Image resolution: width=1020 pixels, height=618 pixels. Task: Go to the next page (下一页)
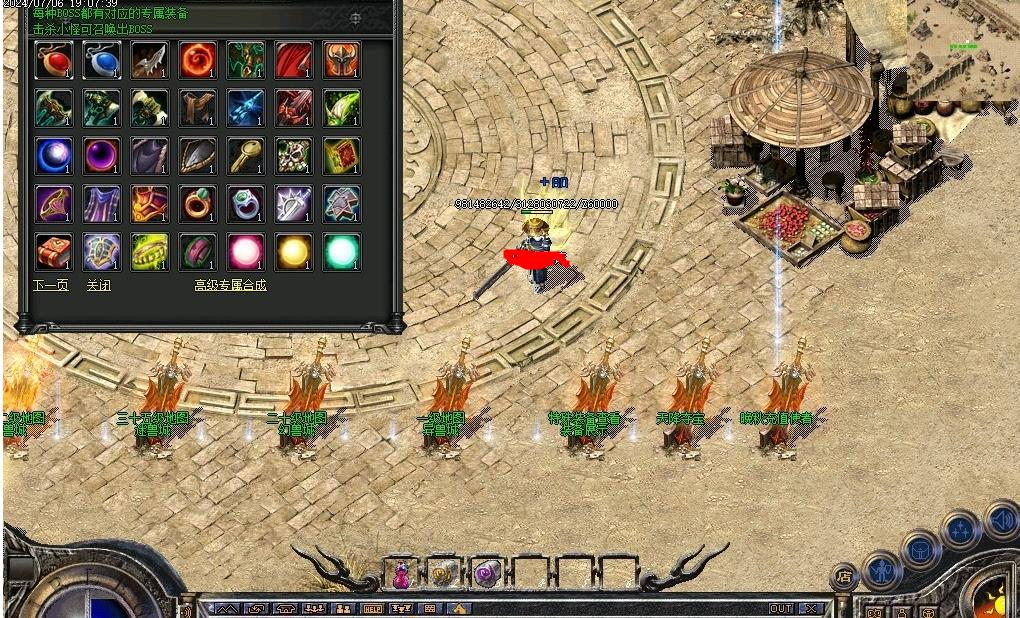click(x=51, y=285)
